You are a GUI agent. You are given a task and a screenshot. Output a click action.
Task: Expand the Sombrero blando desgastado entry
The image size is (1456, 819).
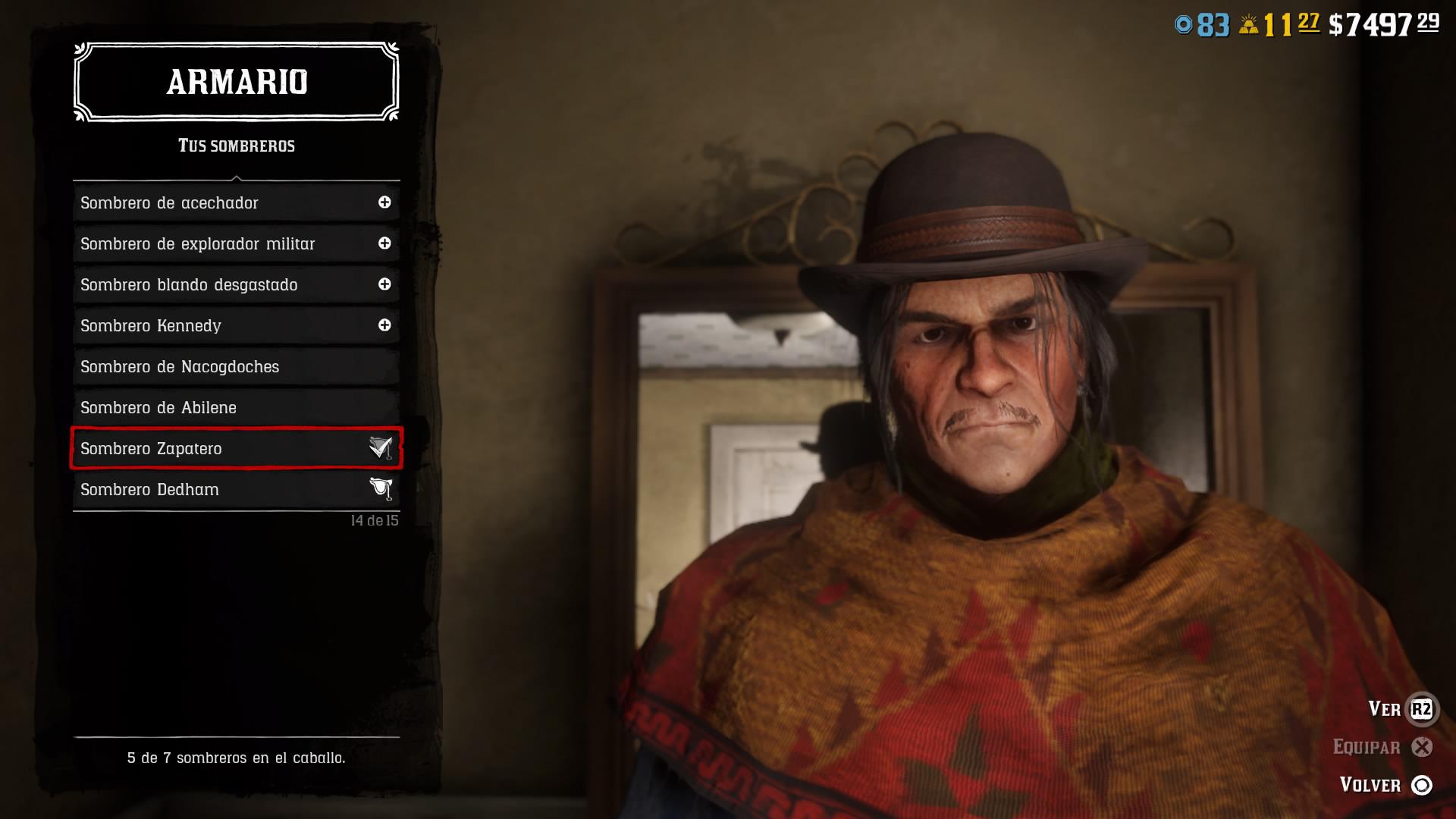tap(386, 284)
